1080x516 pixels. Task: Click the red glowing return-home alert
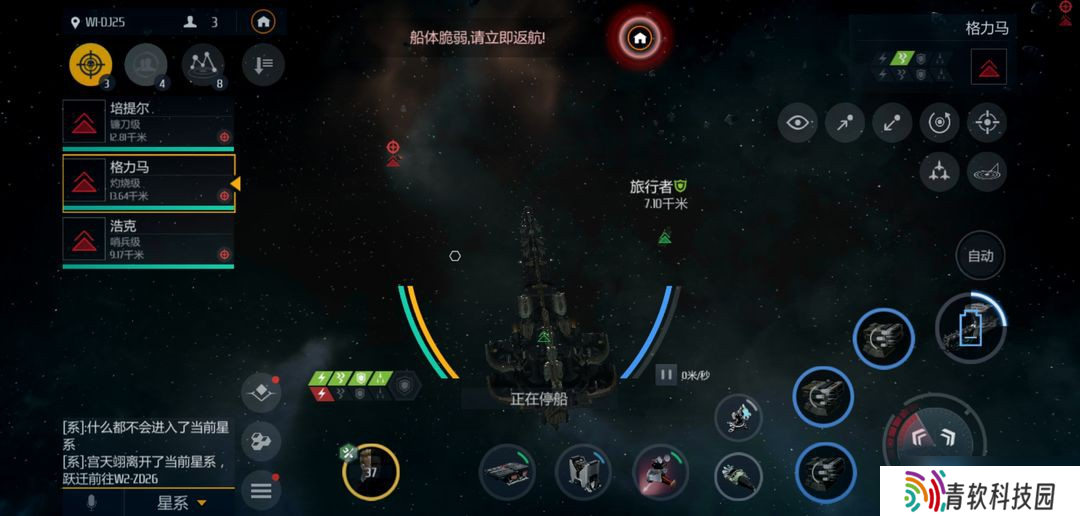point(640,39)
